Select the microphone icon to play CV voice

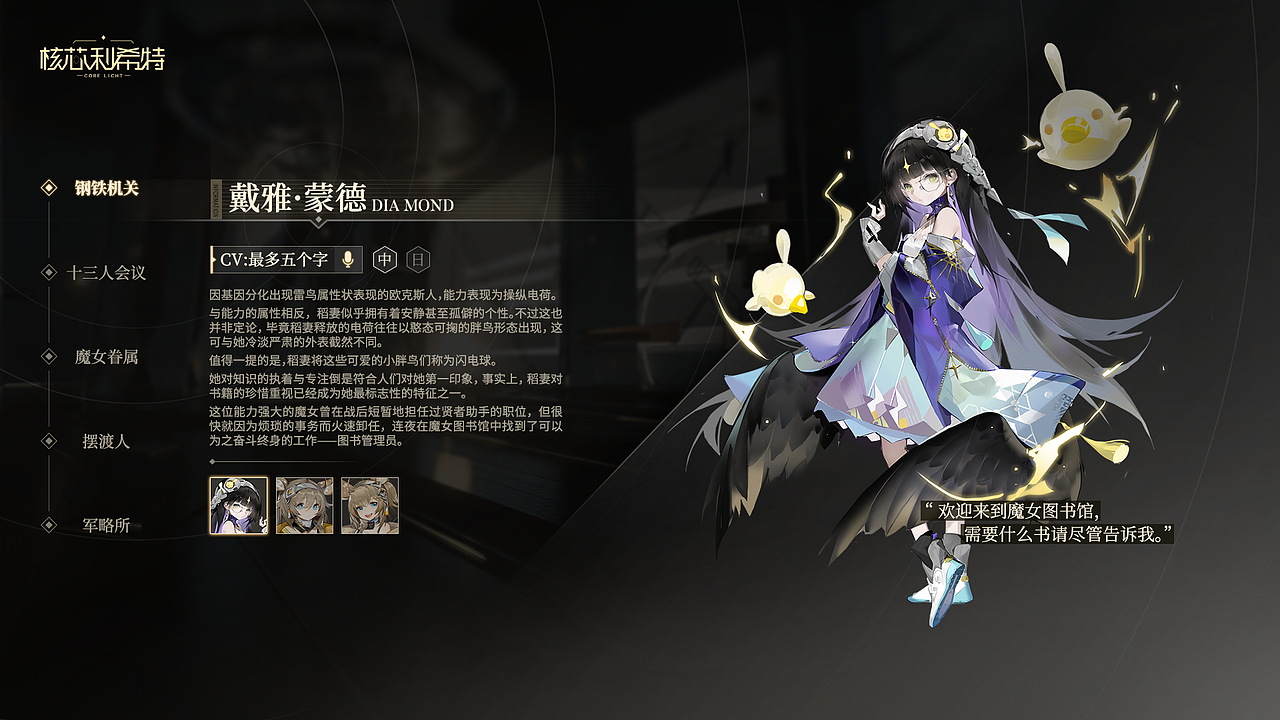(x=345, y=260)
